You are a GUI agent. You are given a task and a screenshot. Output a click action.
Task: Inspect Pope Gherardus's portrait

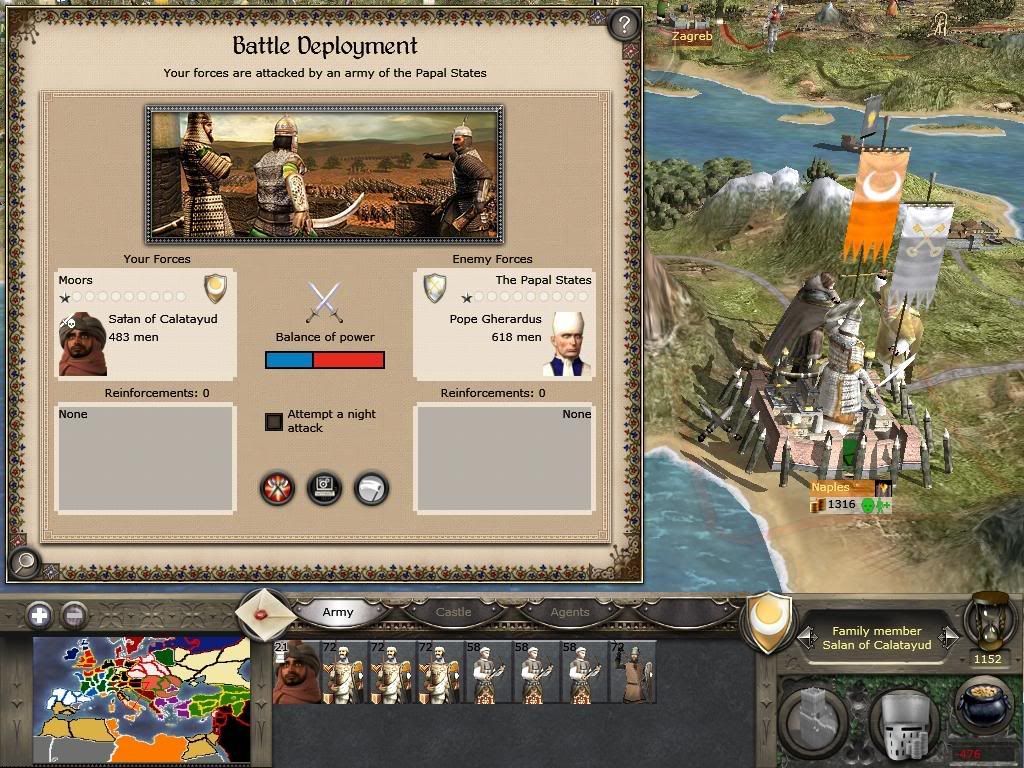pos(568,344)
